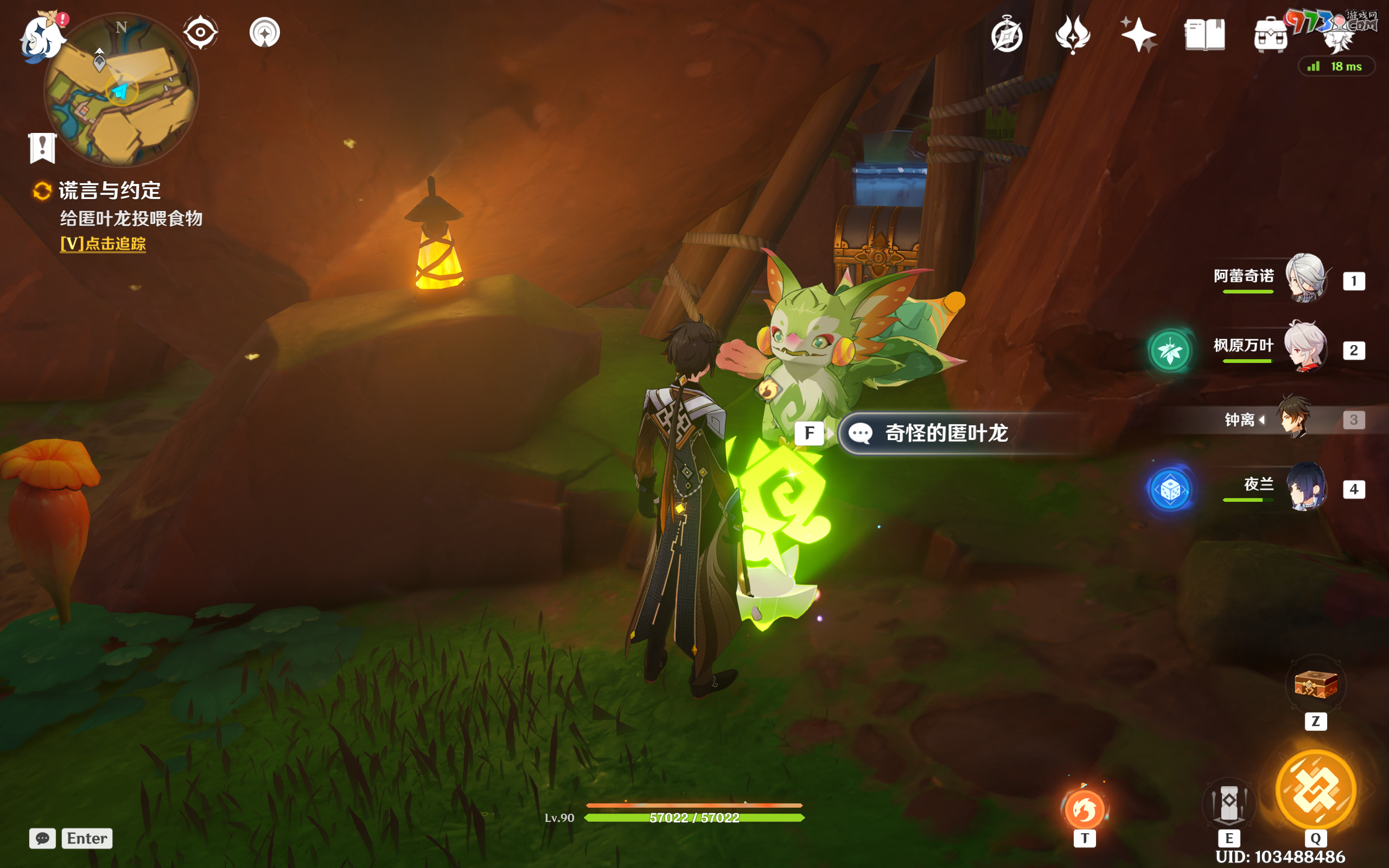
Task: Open the co-op mode icon
Action: click(x=265, y=32)
